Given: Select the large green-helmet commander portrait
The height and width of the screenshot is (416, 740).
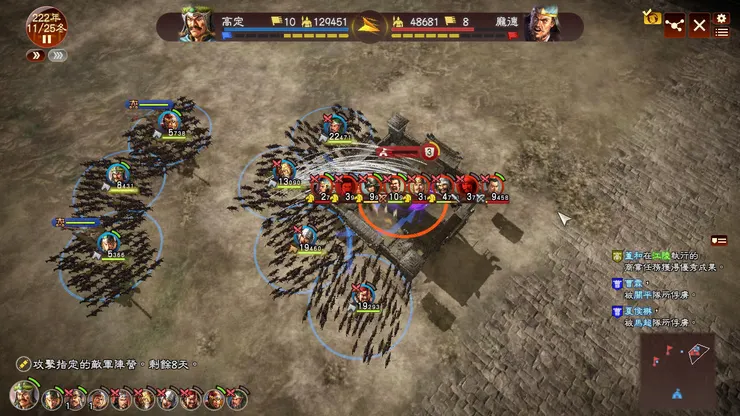Looking at the screenshot, I should coord(25,396).
